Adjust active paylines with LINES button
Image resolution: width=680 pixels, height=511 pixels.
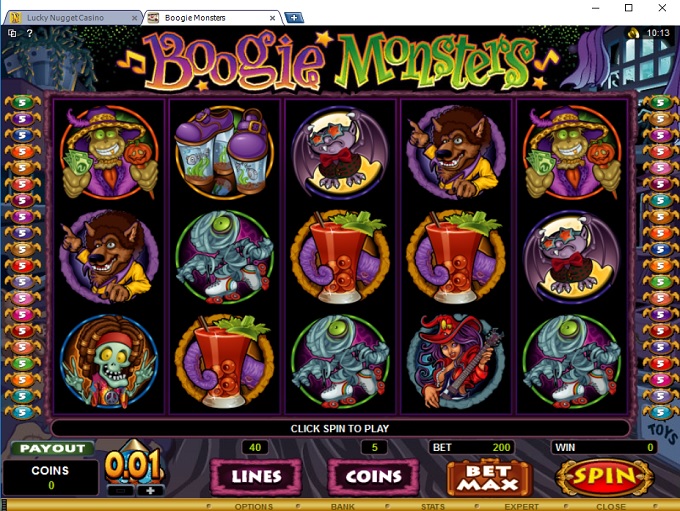pyautogui.click(x=256, y=477)
